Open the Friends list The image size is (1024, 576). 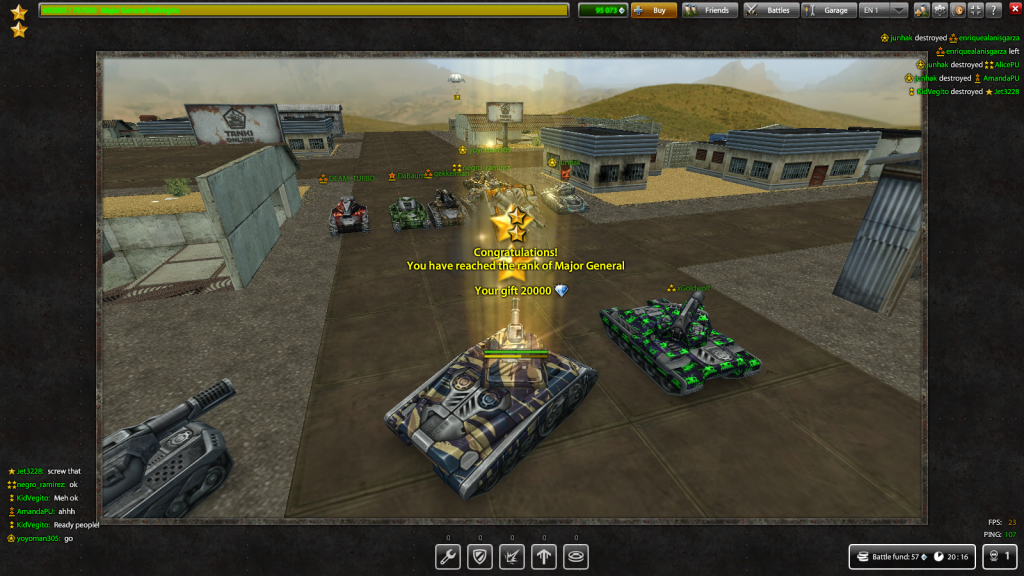tap(710, 10)
